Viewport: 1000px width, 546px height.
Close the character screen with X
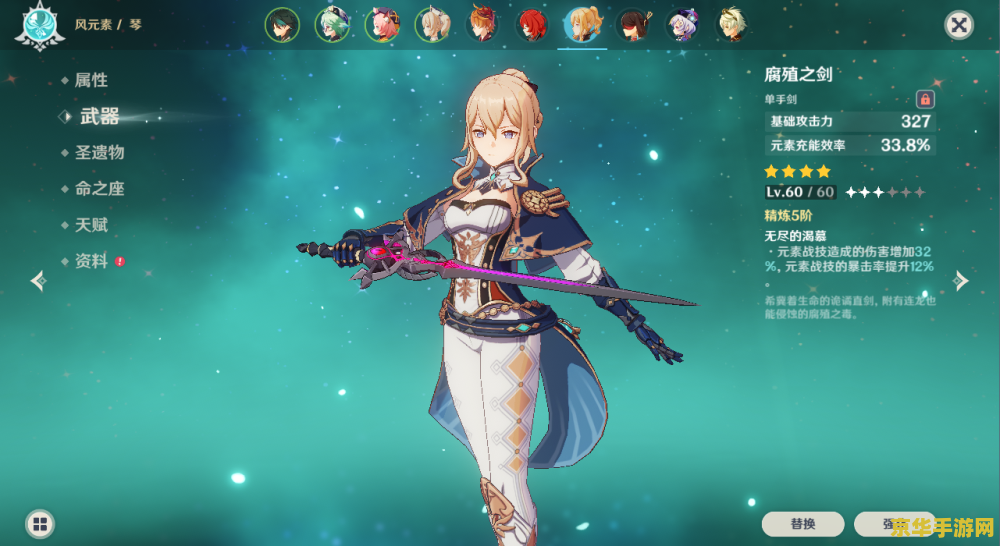[959, 25]
